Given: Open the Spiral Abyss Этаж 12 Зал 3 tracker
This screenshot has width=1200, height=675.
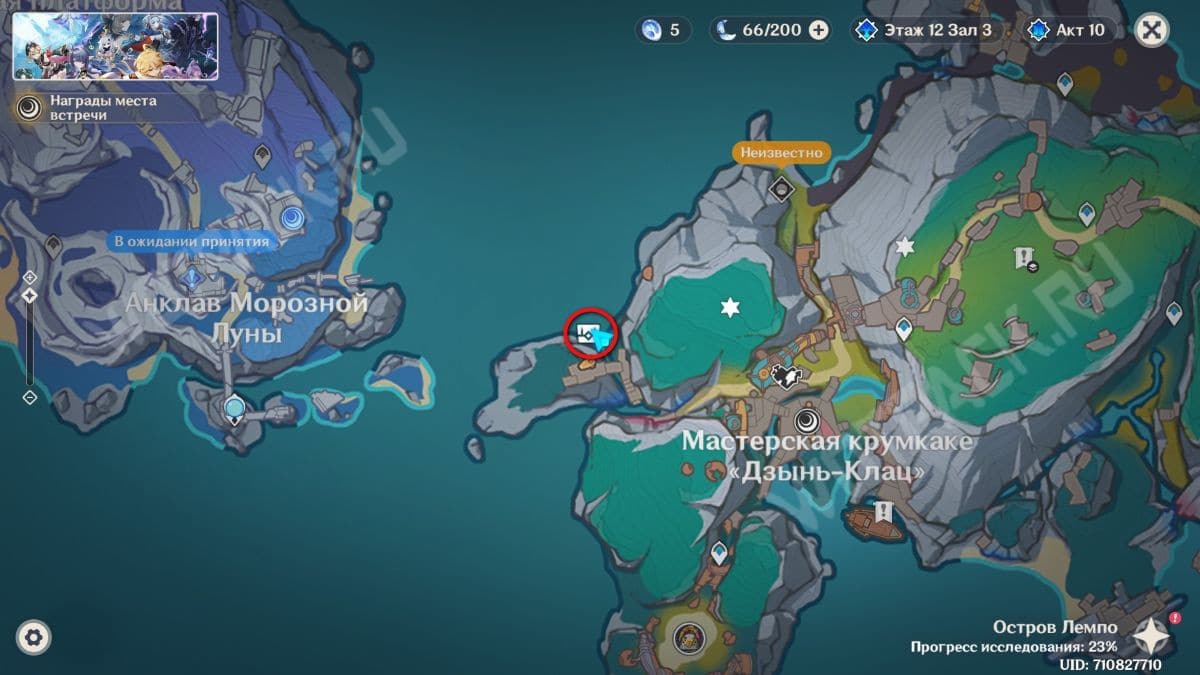Looking at the screenshot, I should coord(926,30).
